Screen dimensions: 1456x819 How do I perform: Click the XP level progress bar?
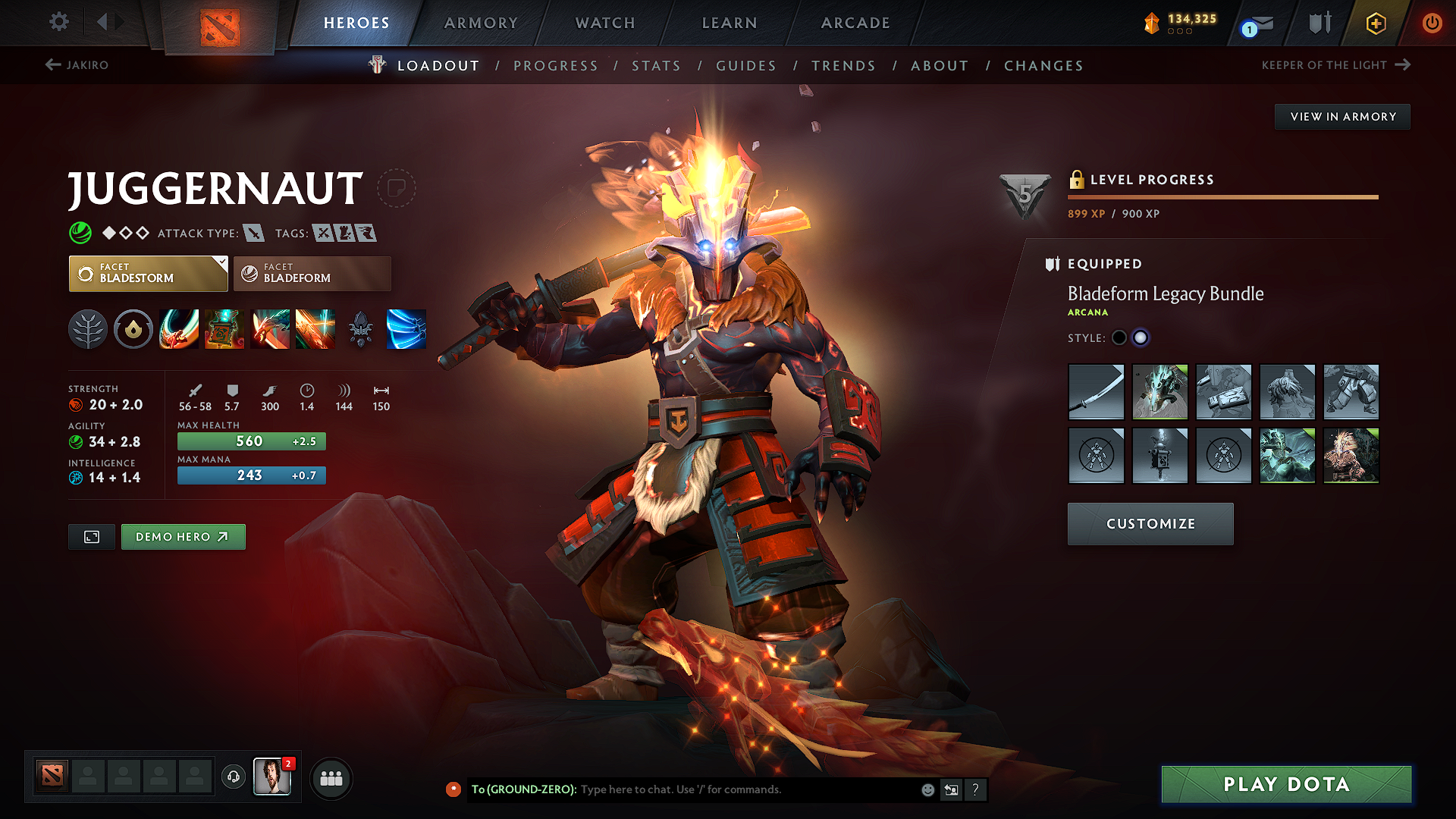tap(1222, 196)
